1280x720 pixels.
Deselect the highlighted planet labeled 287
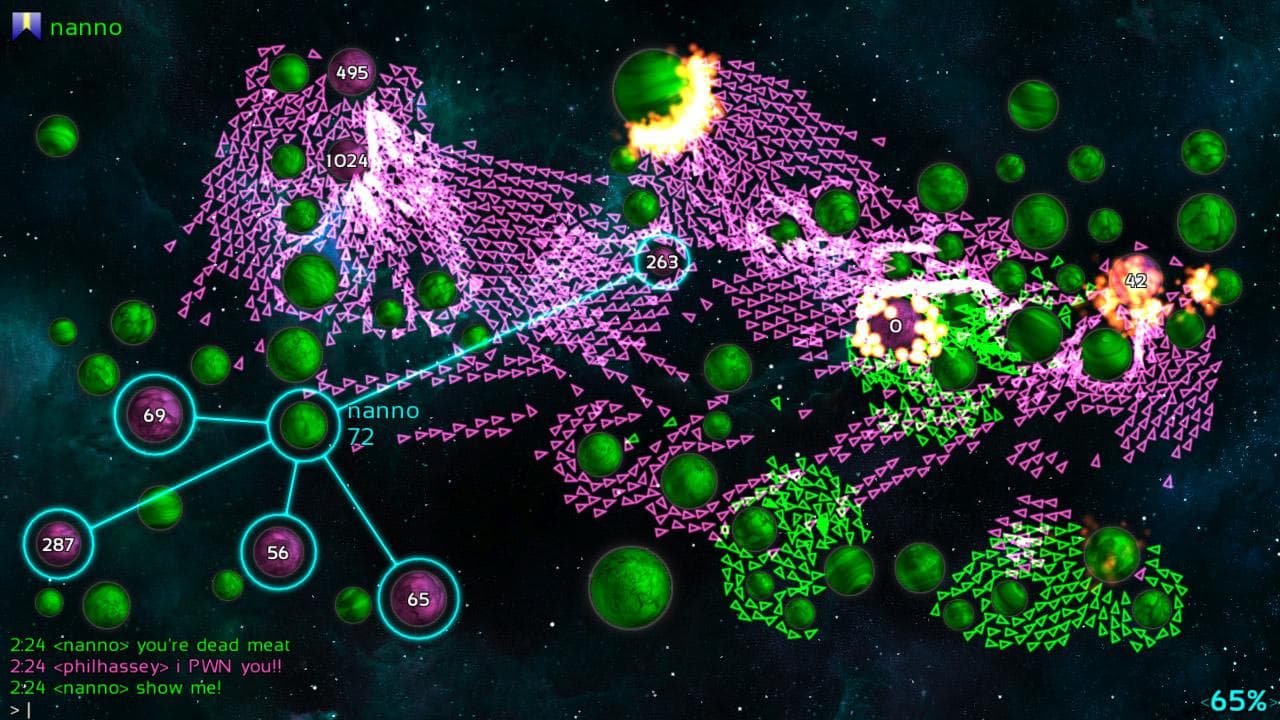tap(58, 543)
